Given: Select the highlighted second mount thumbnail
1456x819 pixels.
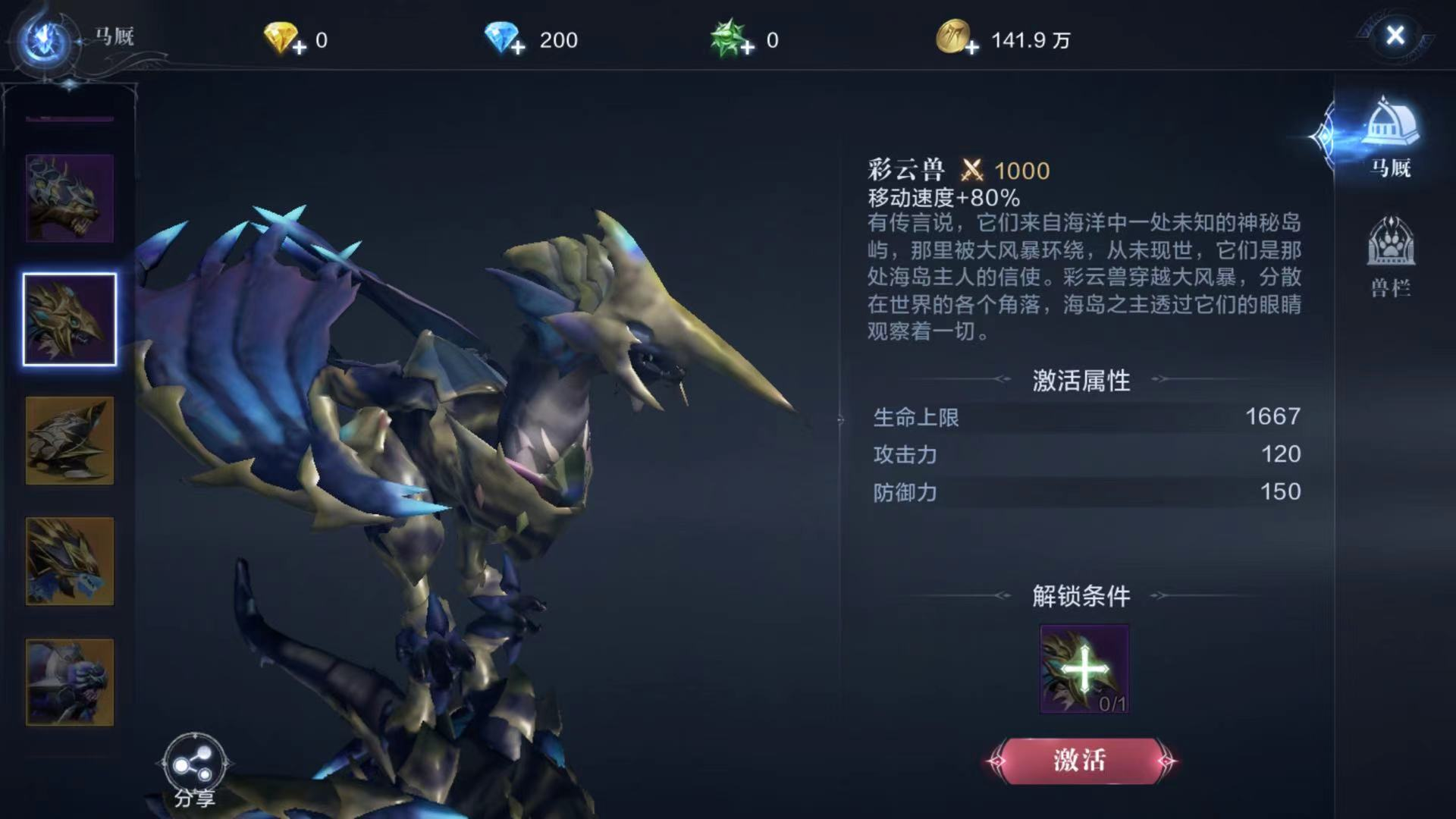Looking at the screenshot, I should pos(68,318).
